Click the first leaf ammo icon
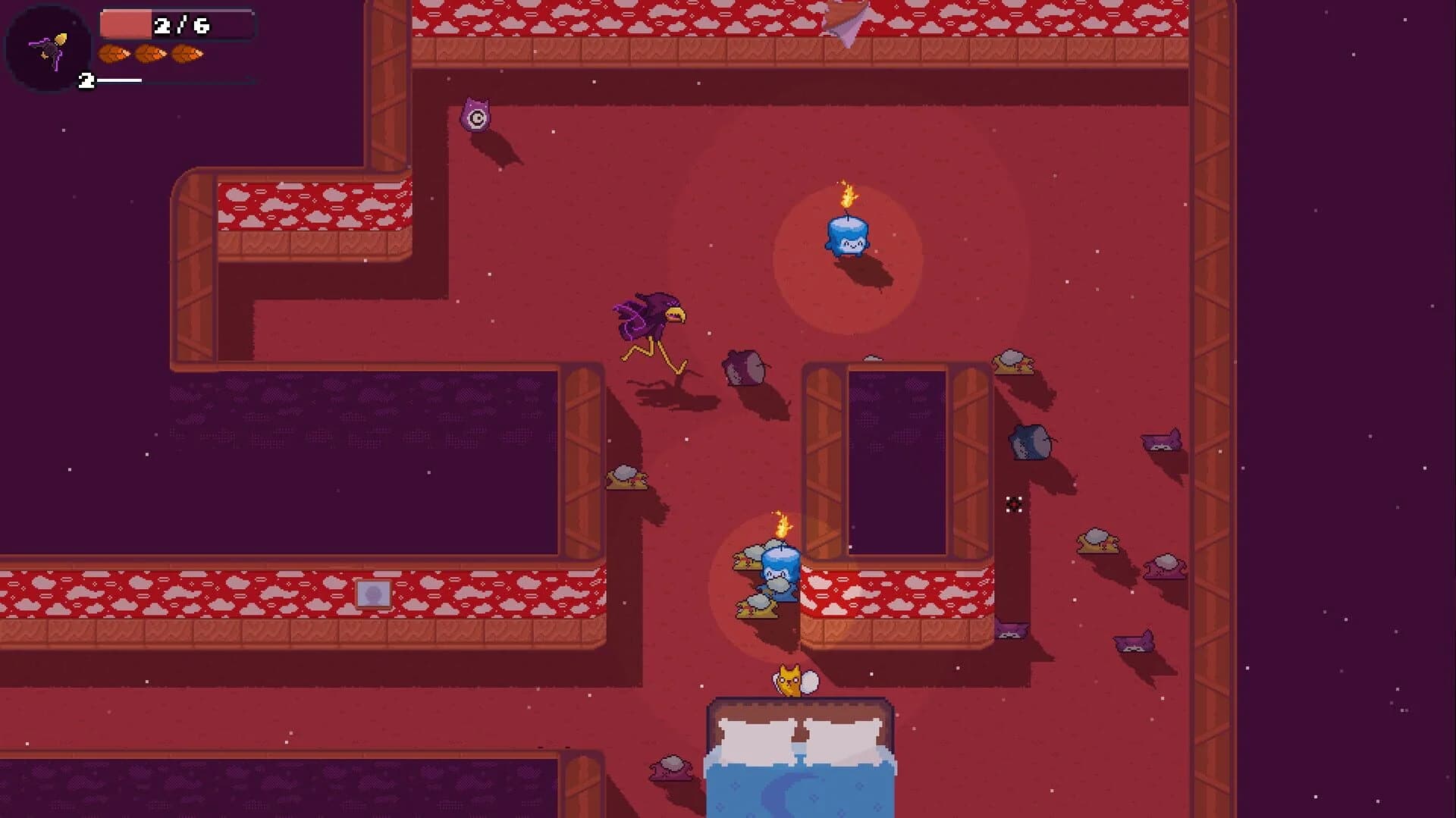1456x818 pixels. 113,55
